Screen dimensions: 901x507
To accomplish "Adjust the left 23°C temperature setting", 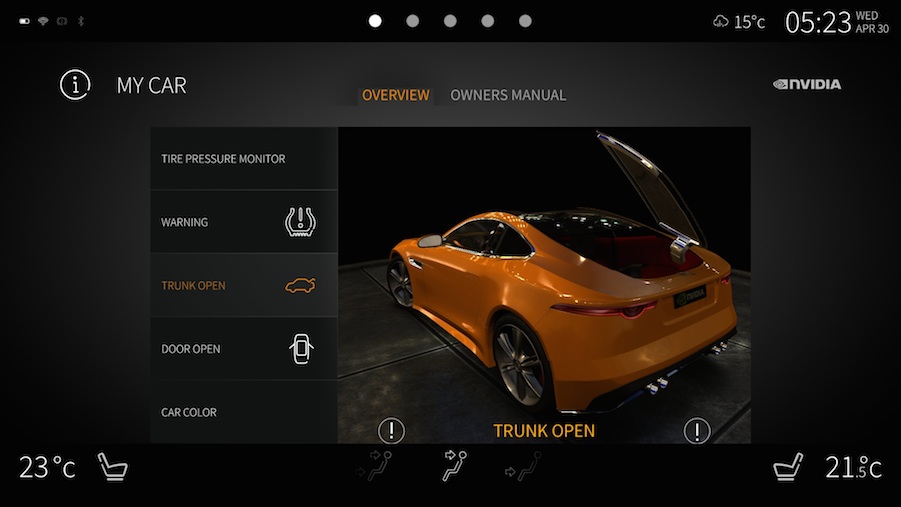I will pos(47,467).
